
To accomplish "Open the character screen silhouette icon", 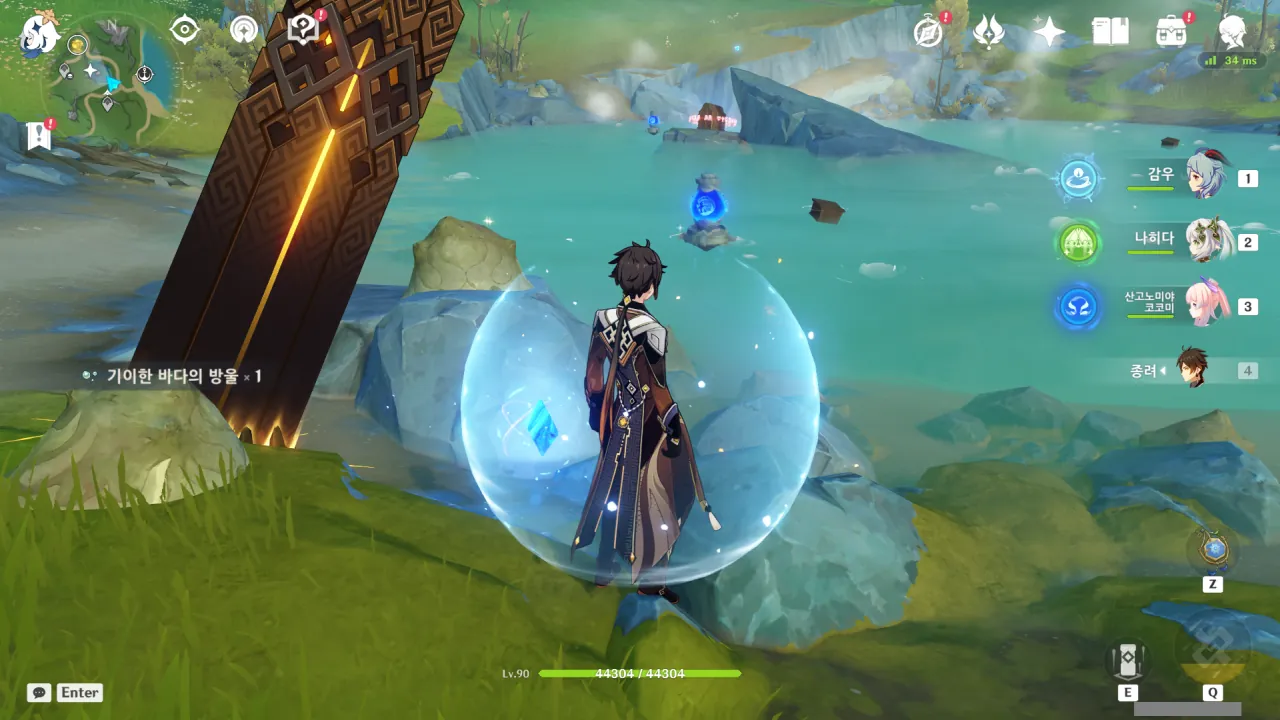I will (x=1232, y=32).
